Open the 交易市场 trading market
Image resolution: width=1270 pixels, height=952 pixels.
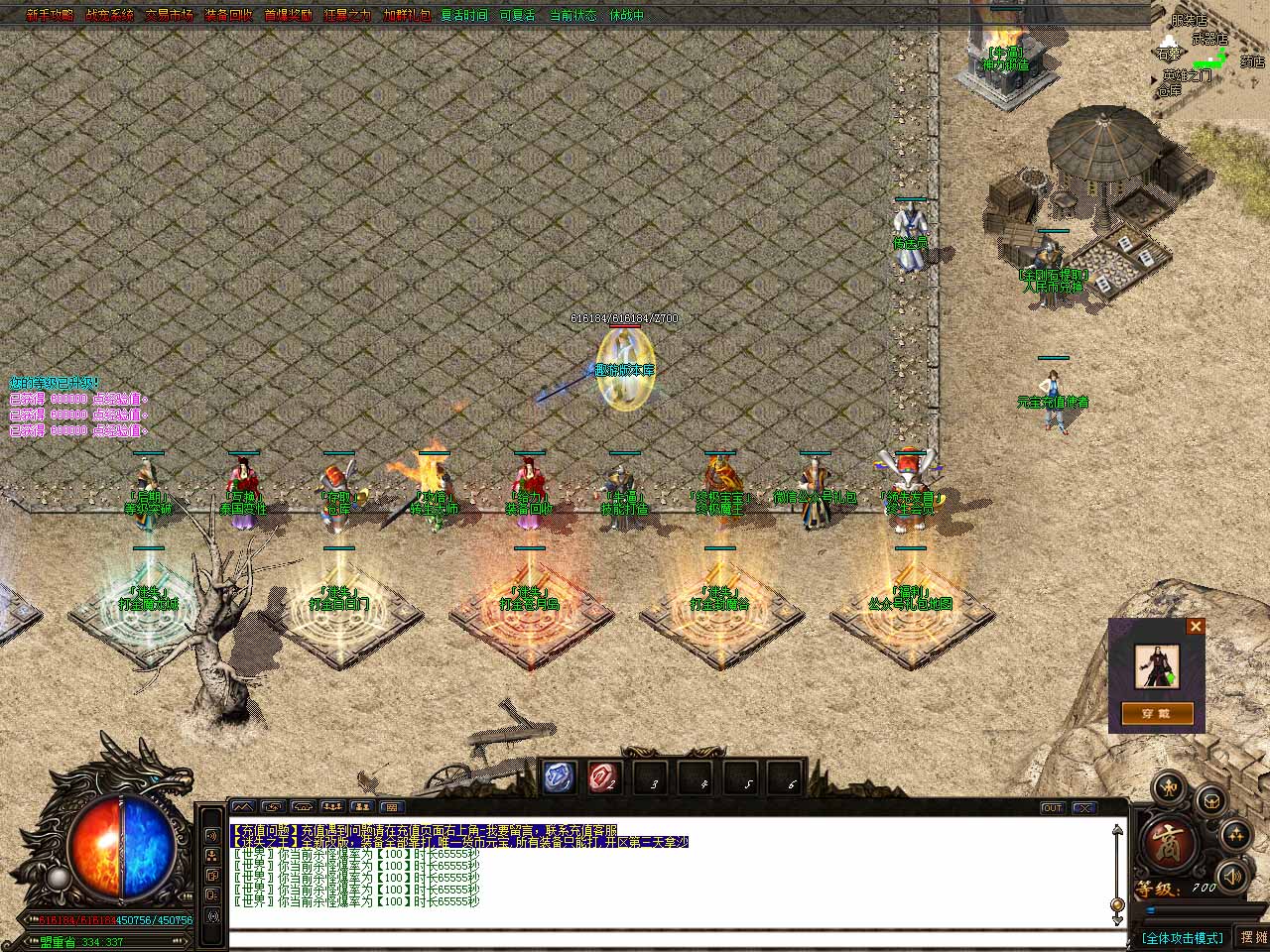click(169, 15)
